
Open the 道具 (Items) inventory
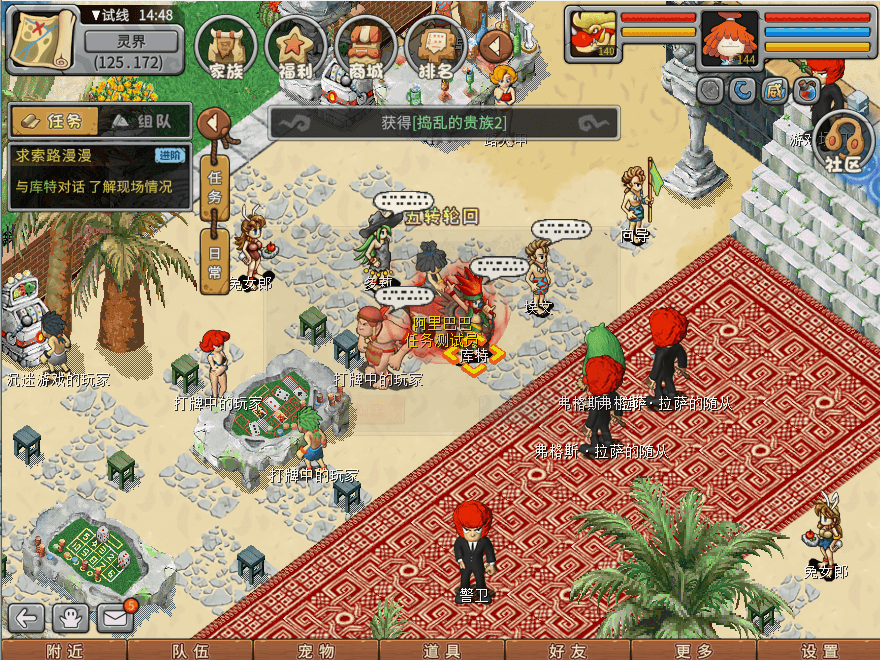[441, 651]
